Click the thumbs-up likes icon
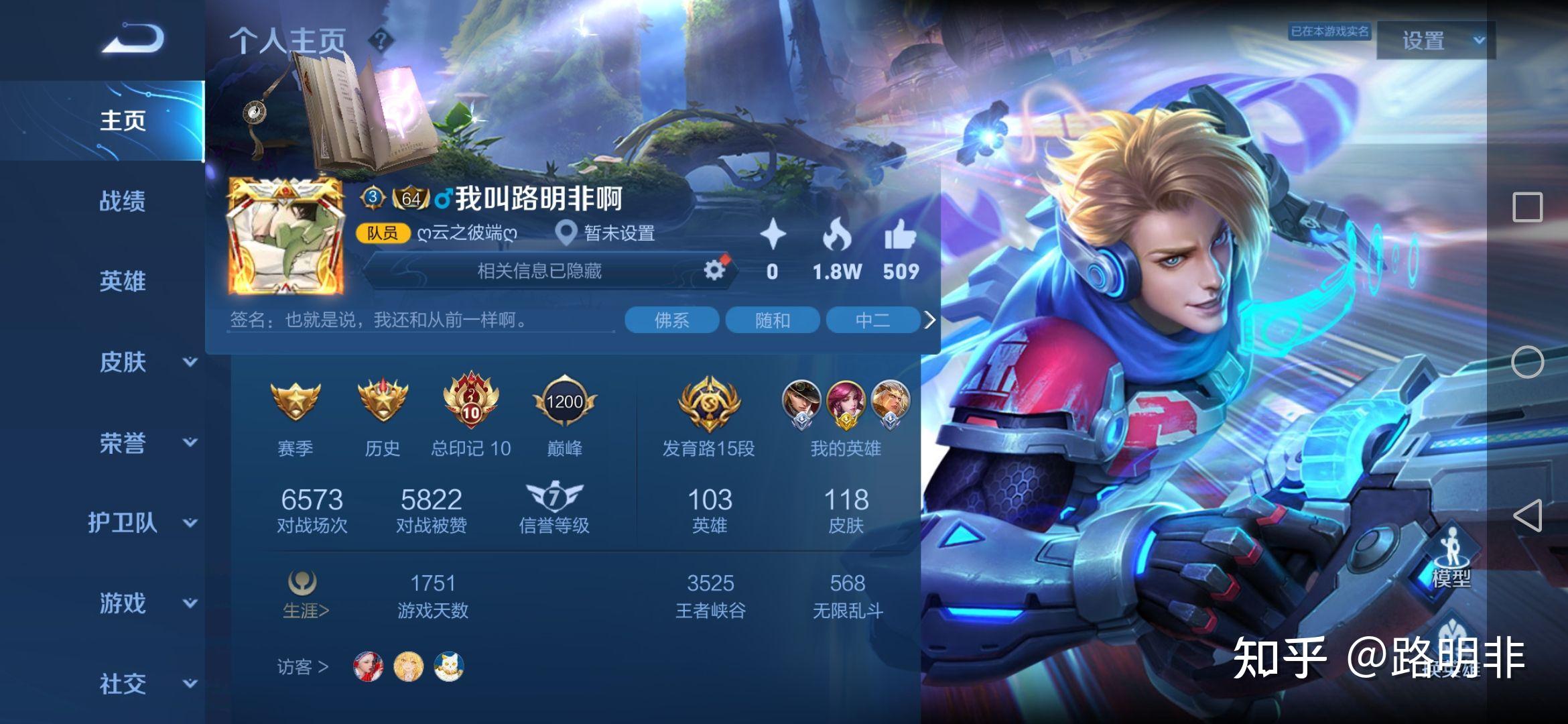The height and width of the screenshot is (724, 1568). tap(900, 236)
